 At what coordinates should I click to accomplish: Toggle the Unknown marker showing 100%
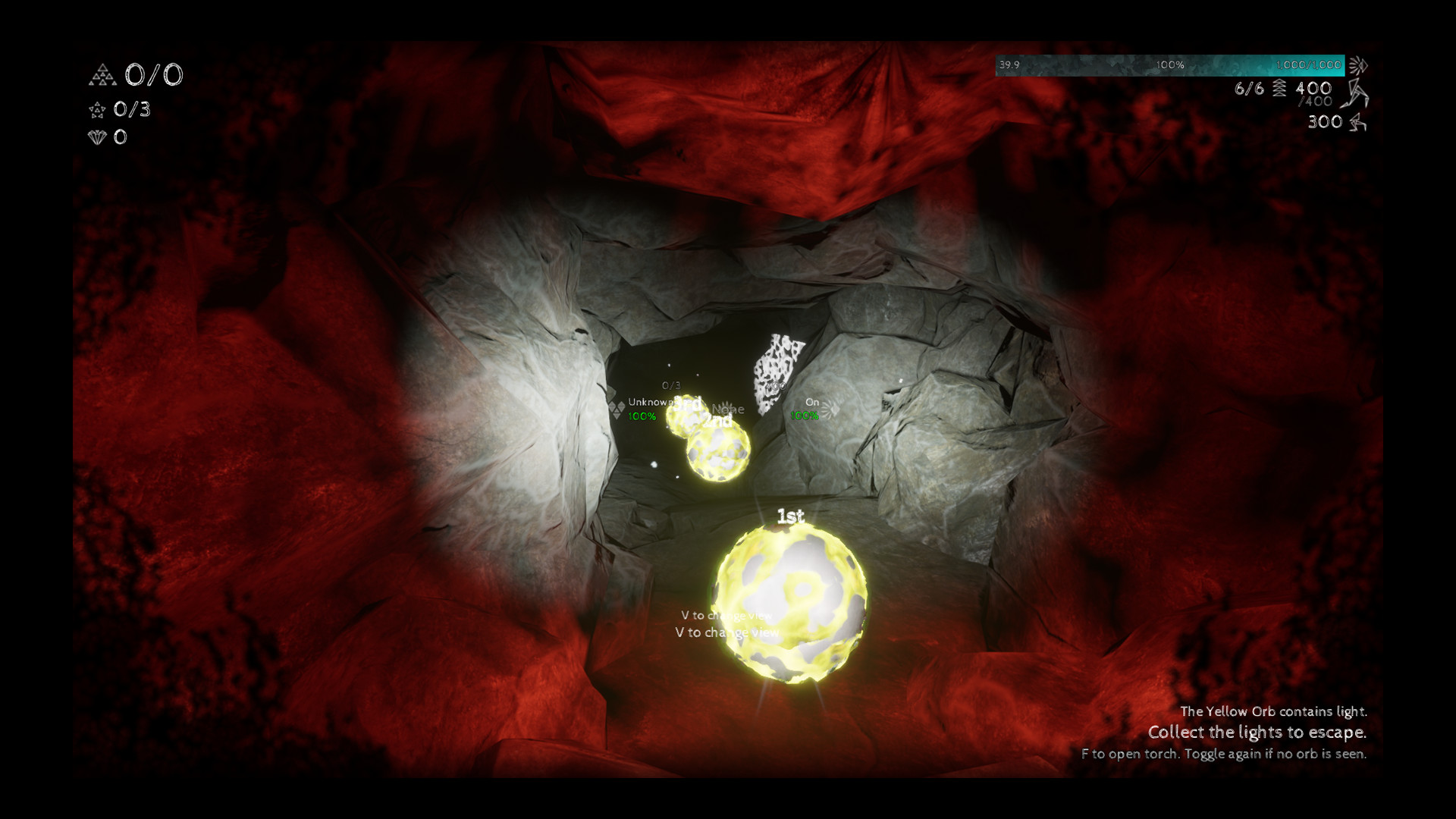point(648,409)
